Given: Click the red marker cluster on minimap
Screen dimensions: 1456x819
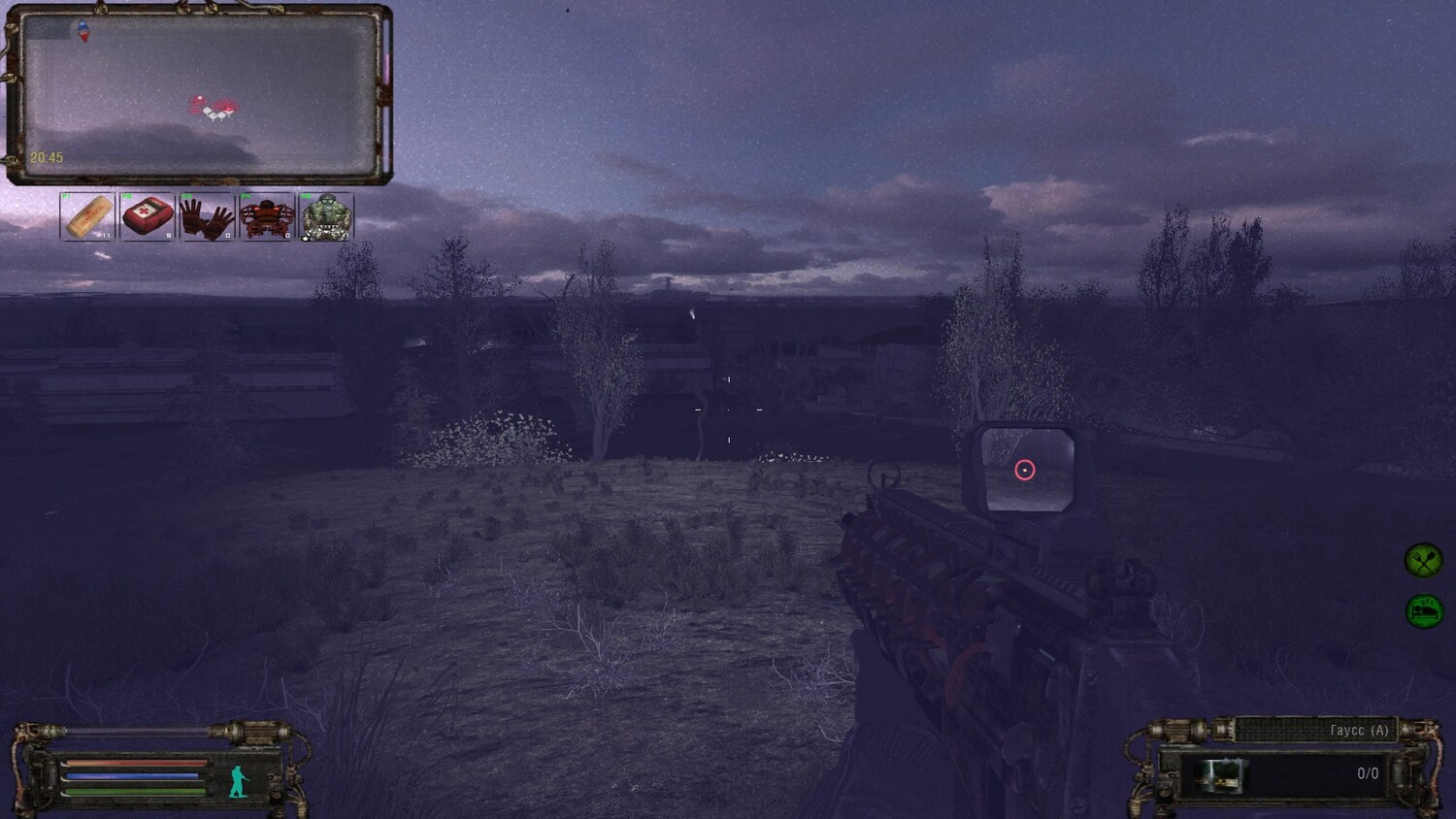Looking at the screenshot, I should pos(213,108).
